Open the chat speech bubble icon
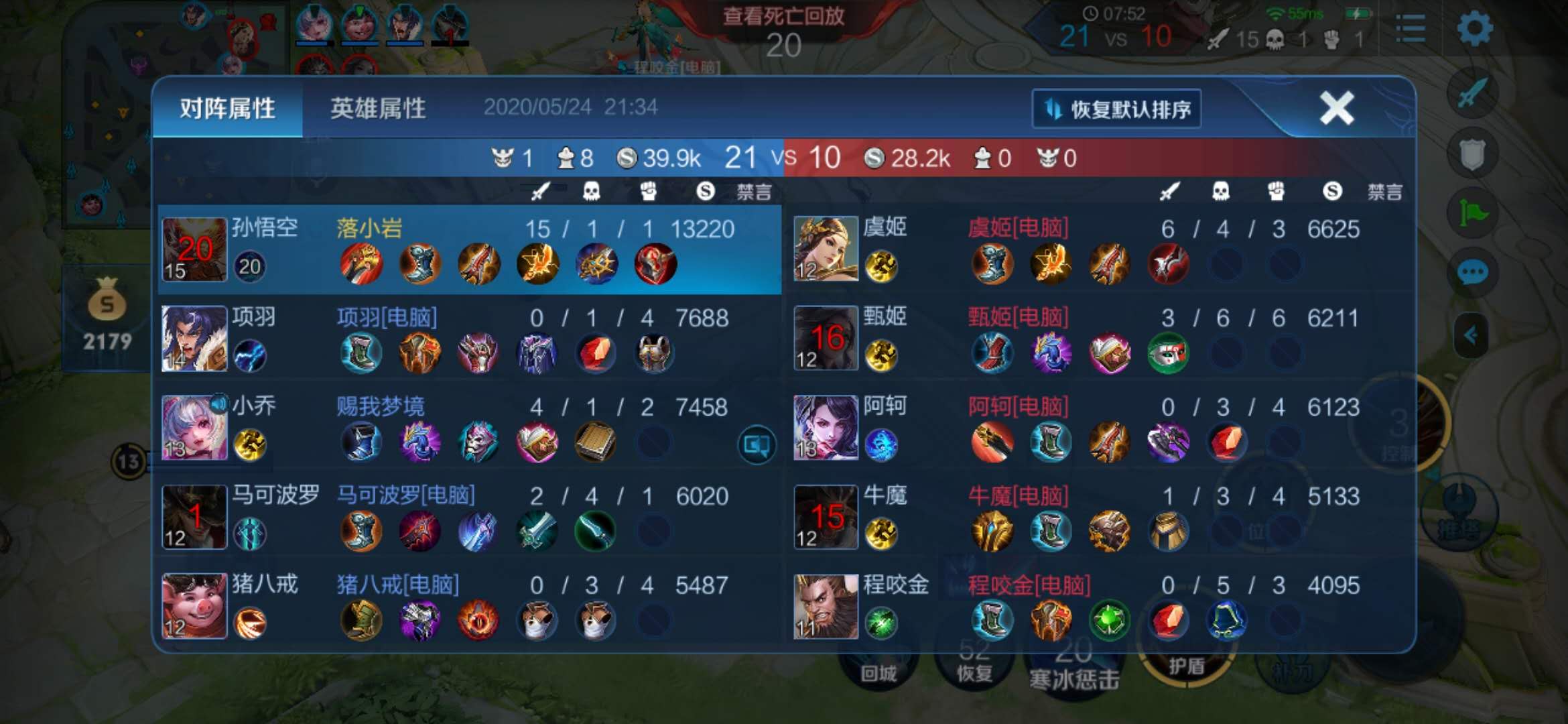1568x724 pixels. [x=1472, y=273]
